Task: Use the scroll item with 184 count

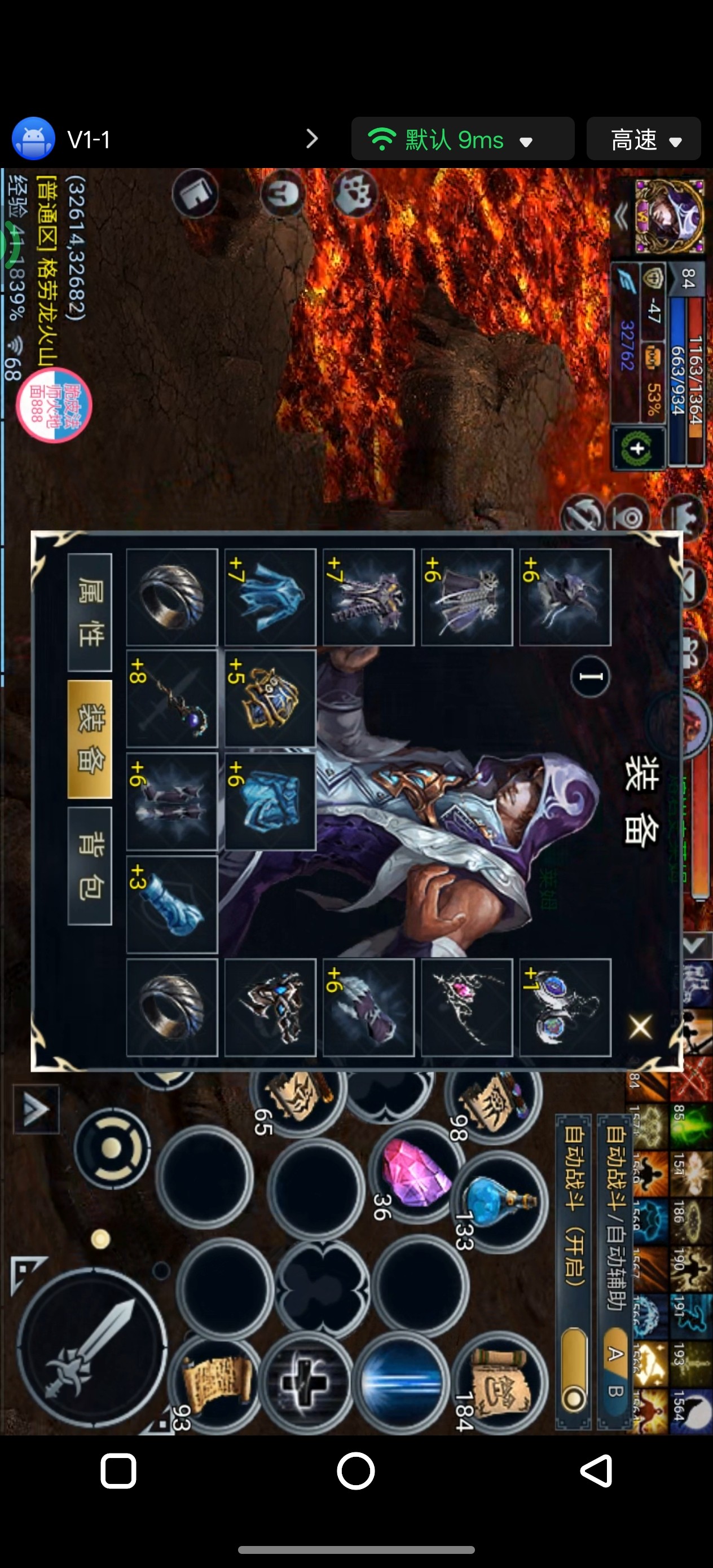Action: pos(499,1382)
